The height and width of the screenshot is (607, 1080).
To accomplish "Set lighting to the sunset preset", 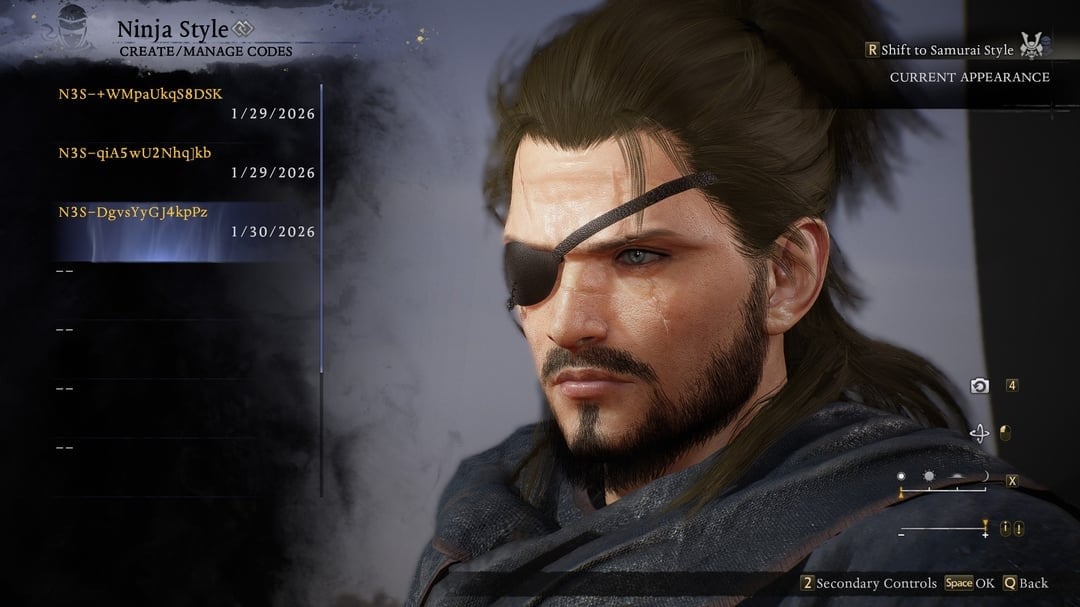I will pos(957,478).
